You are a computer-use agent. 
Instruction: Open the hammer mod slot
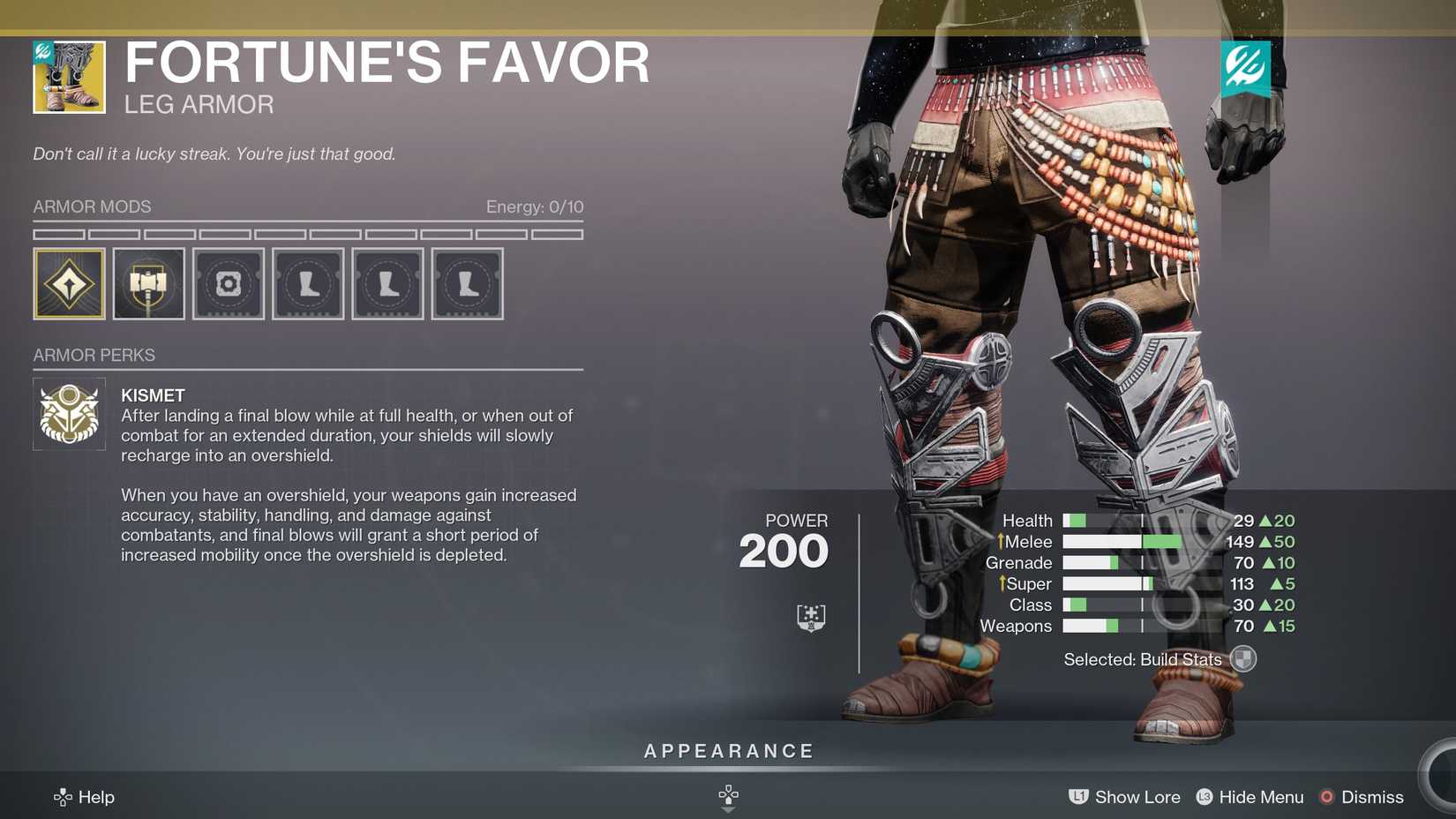pos(148,283)
